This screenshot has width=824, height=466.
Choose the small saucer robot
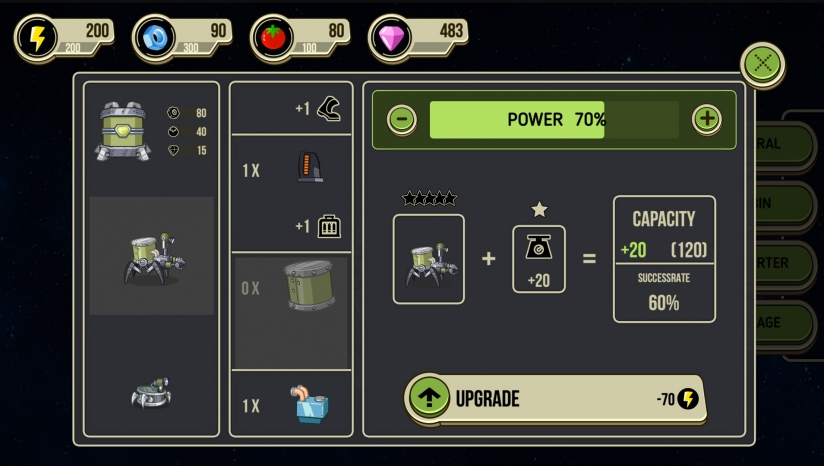pyautogui.click(x=151, y=394)
